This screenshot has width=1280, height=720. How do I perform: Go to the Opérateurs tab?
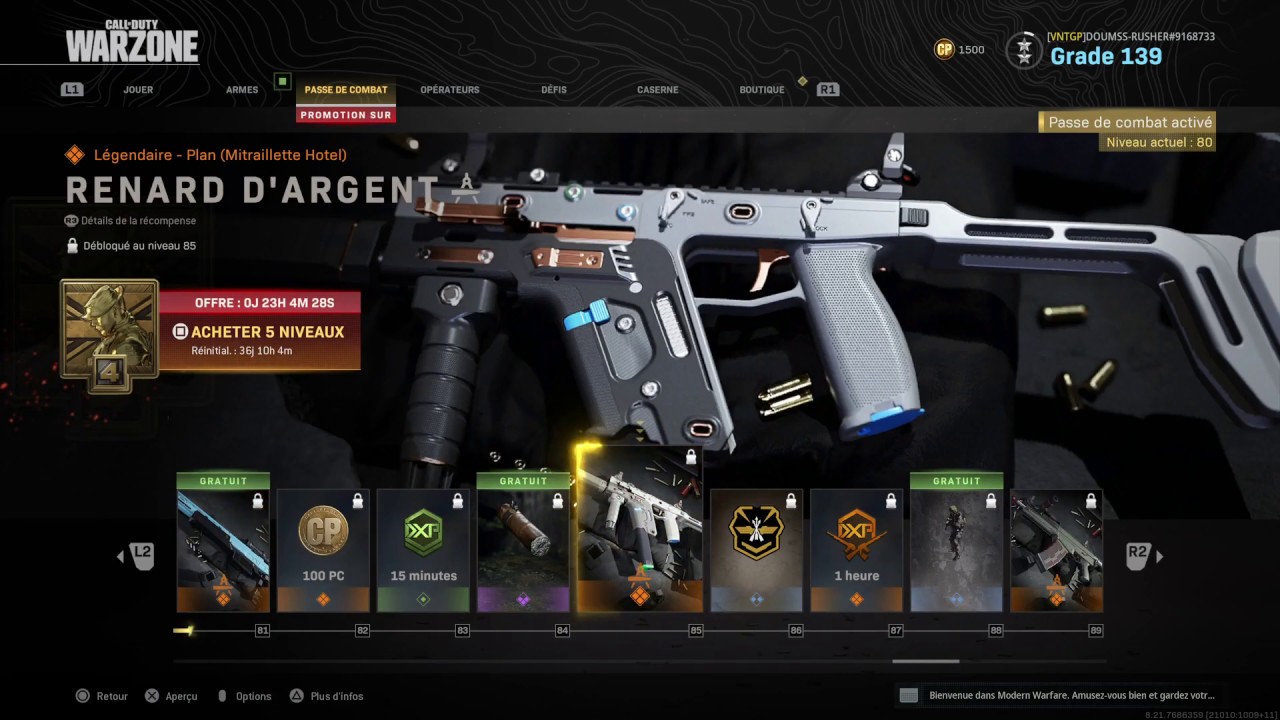[450, 90]
